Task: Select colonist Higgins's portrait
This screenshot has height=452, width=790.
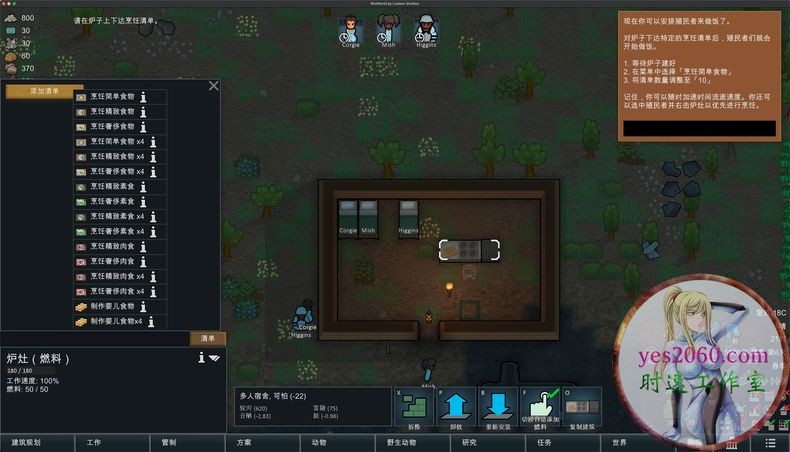Action: pyautogui.click(x=425, y=30)
